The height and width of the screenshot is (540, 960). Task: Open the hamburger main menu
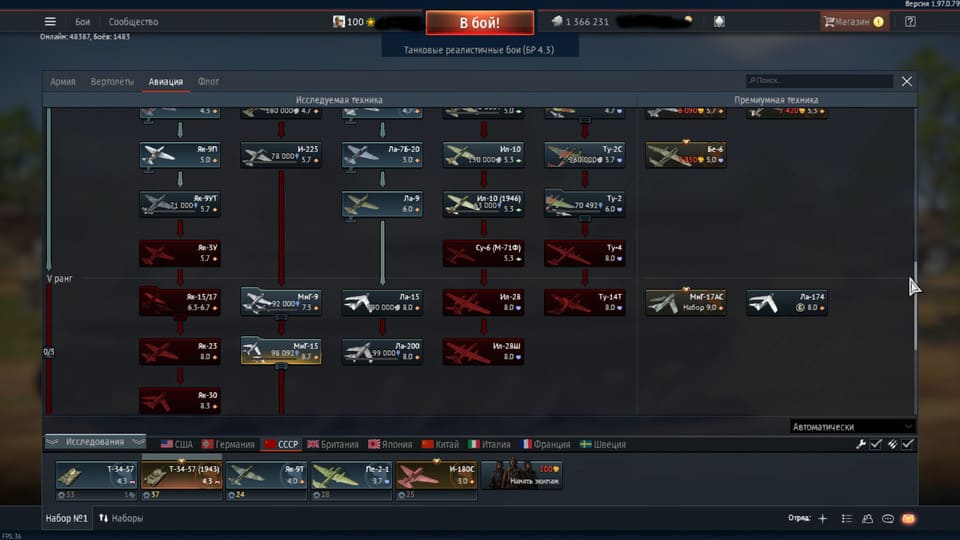(50, 22)
